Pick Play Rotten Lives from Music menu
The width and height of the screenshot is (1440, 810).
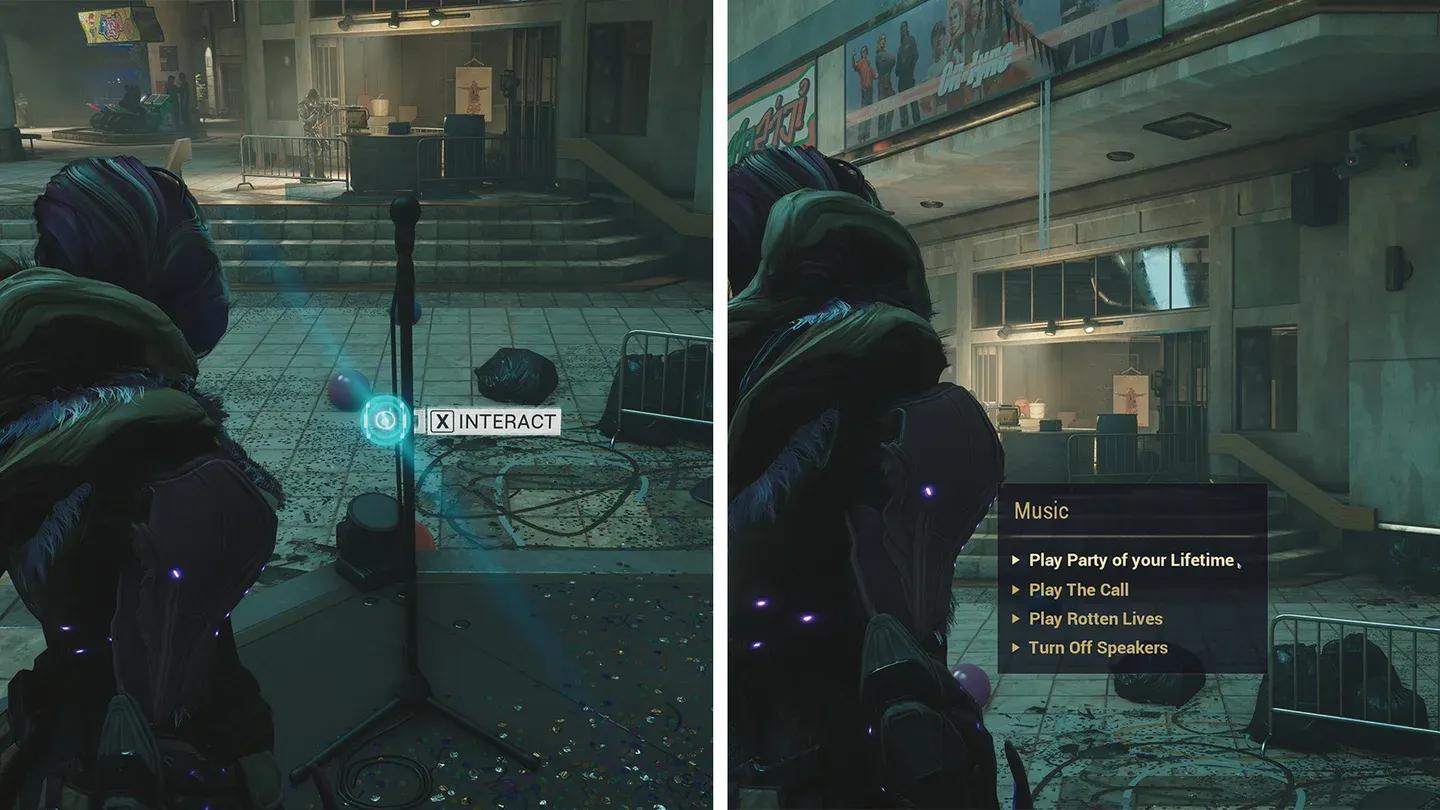[1095, 619]
